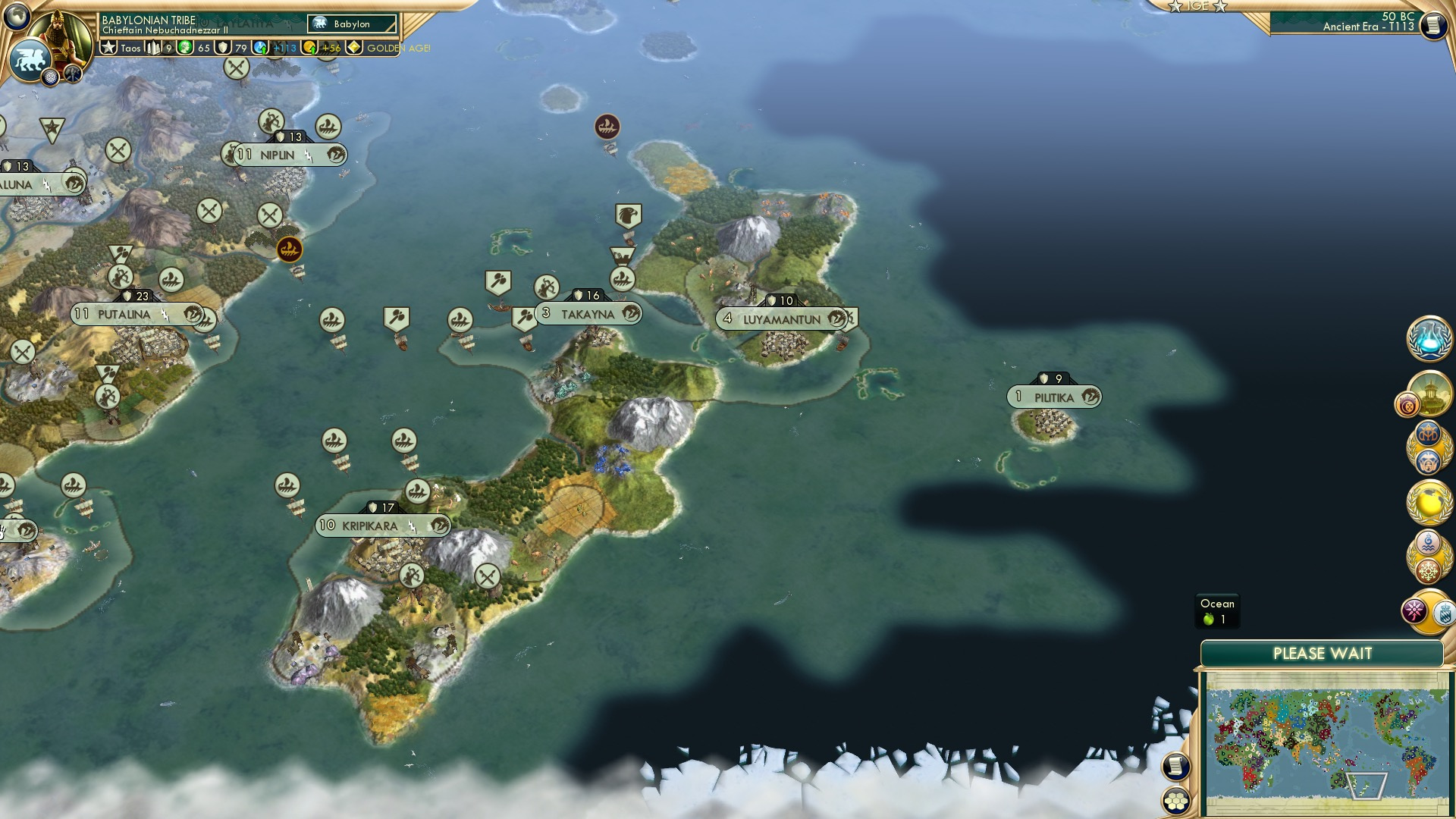This screenshot has height=819, width=1456.
Task: Select the Takayna city banner
Action: coord(588,314)
